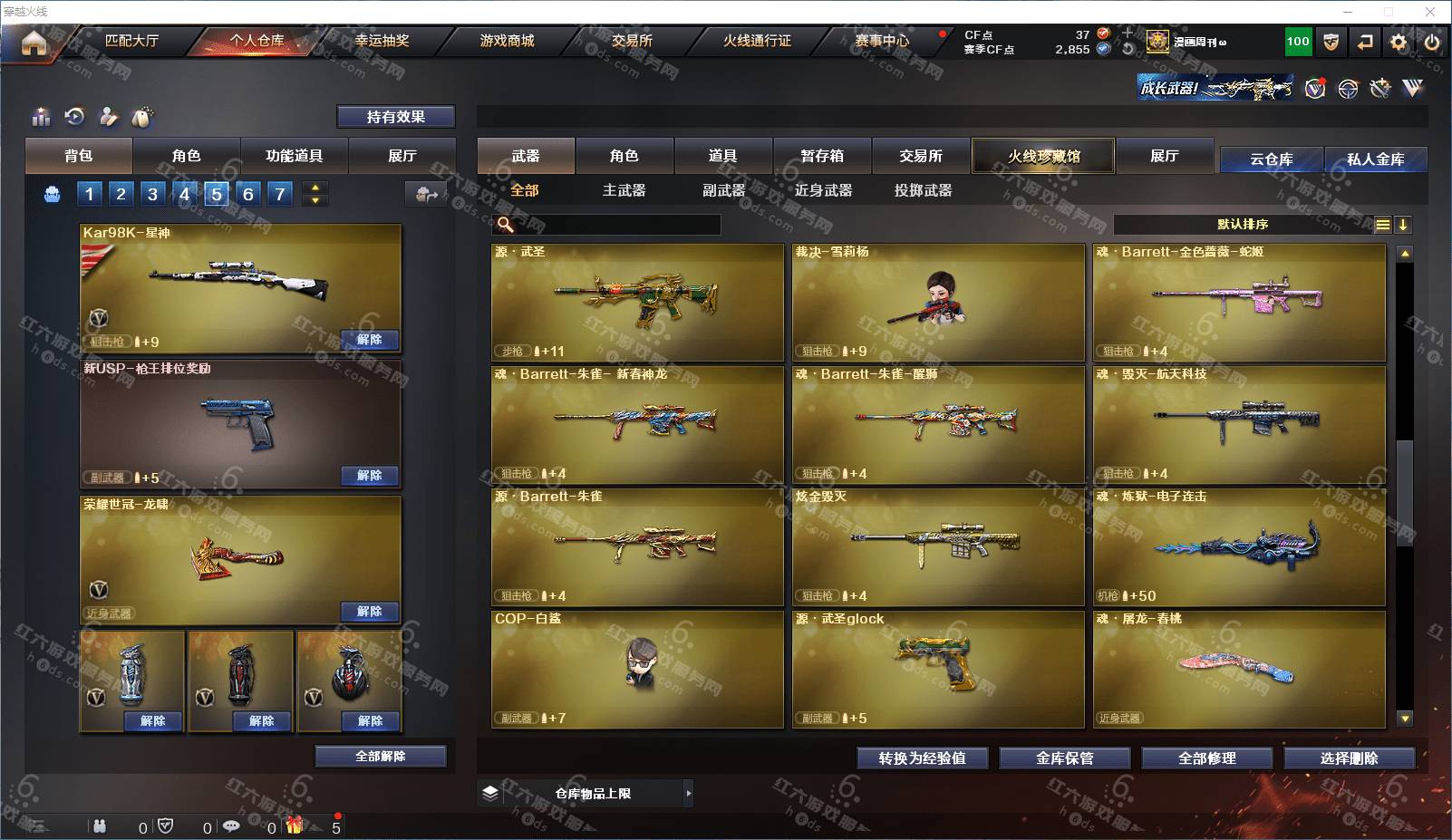Screen dimensions: 1452x840
Task: Click 转换为经验值 button
Action: point(922,758)
